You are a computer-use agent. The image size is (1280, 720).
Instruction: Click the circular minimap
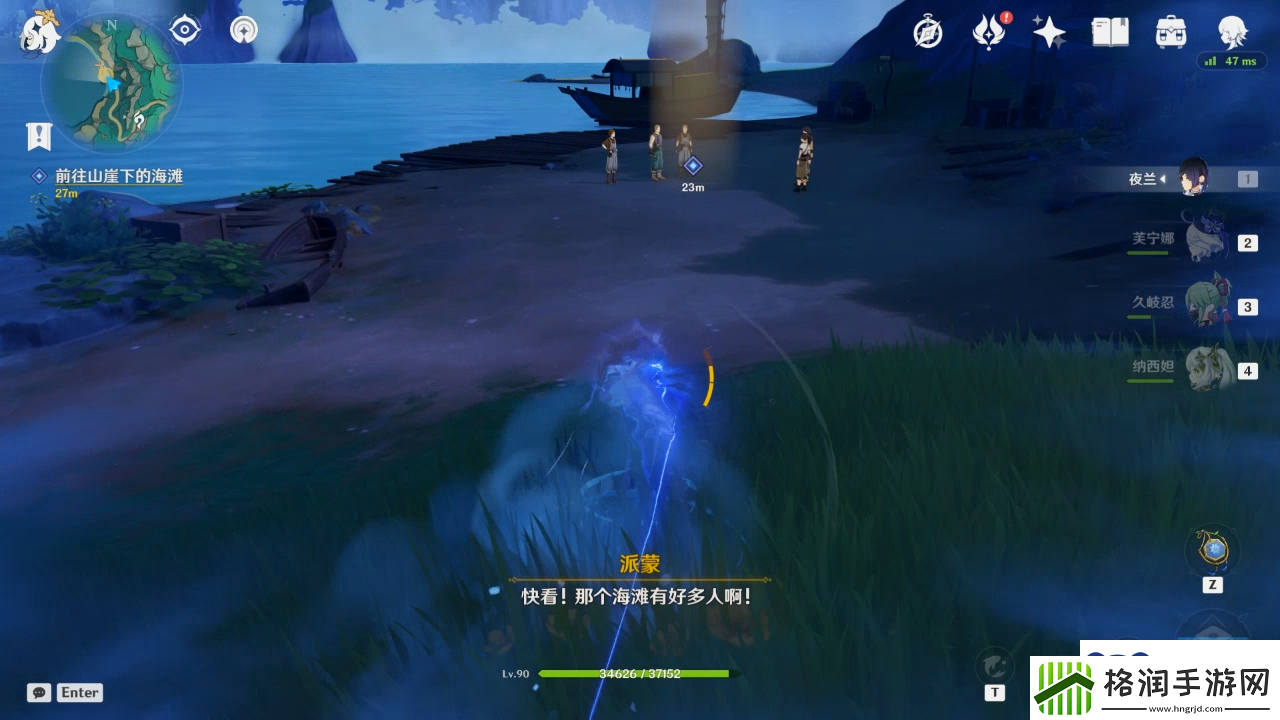point(111,83)
